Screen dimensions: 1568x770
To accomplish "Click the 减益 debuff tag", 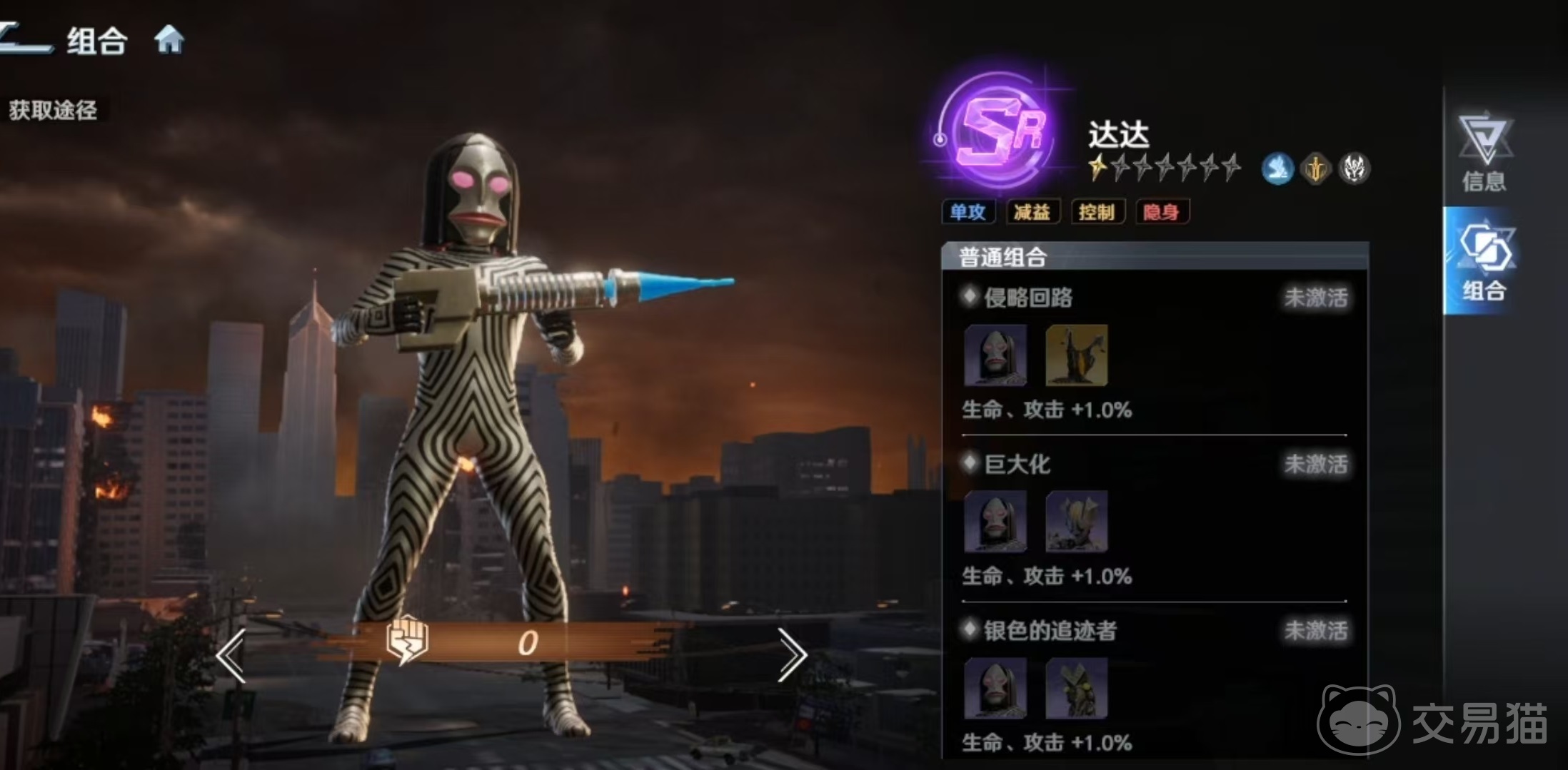I will coord(1032,212).
